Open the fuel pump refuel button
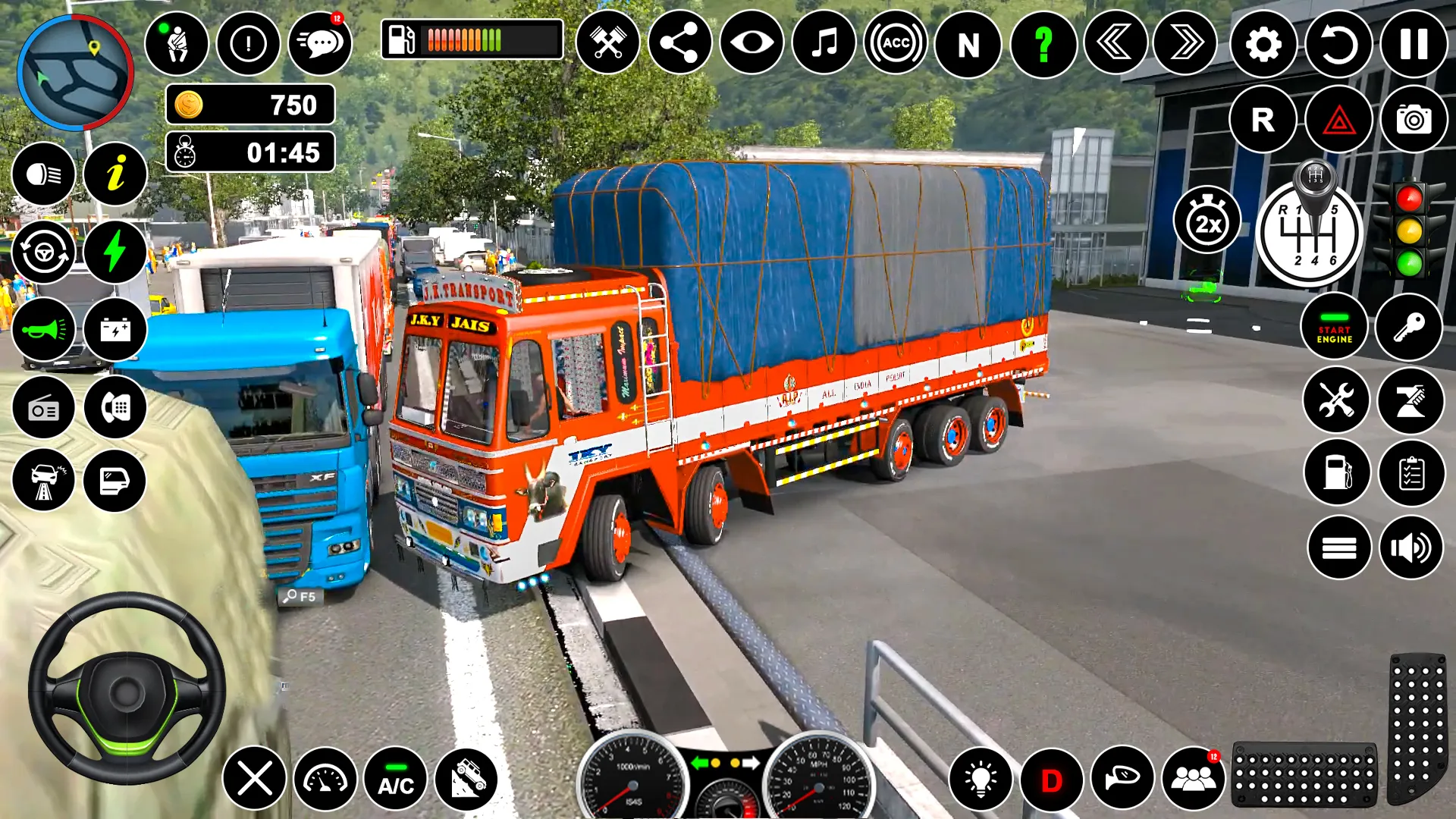Viewport: 1456px width, 819px height. pos(1337,472)
